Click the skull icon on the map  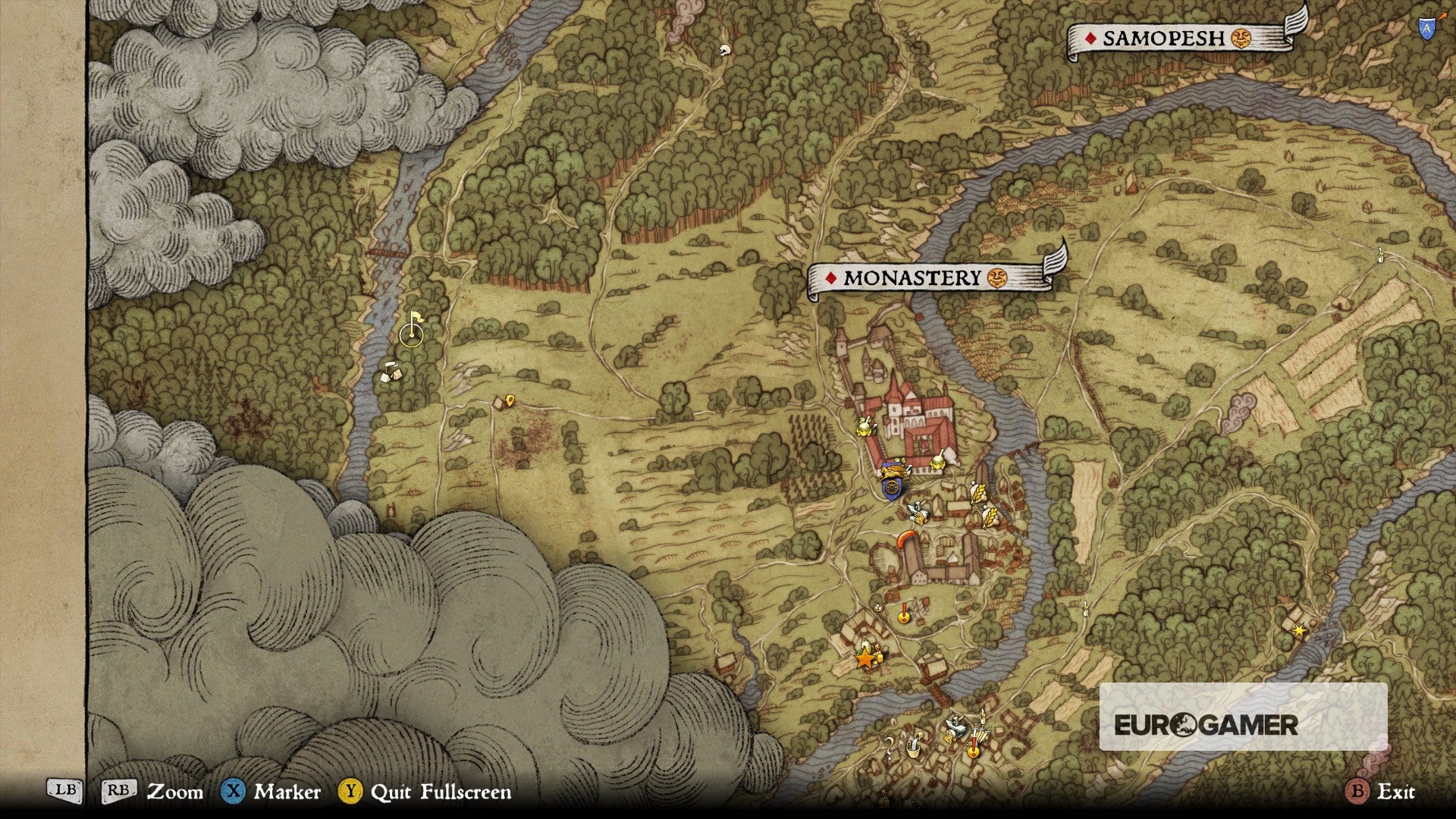click(724, 51)
